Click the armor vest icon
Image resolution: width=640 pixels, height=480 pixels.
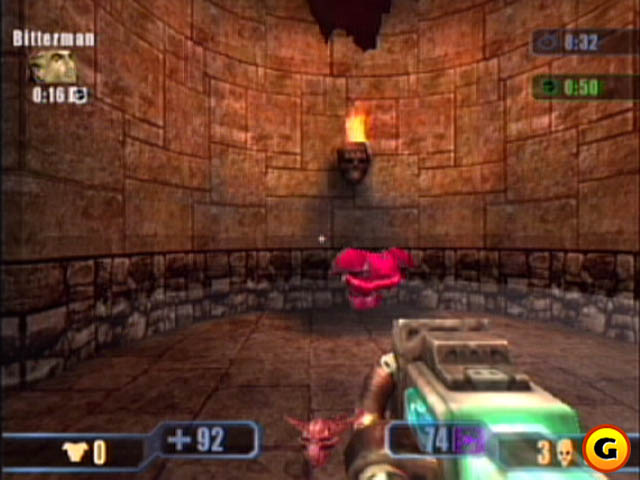(x=73, y=451)
